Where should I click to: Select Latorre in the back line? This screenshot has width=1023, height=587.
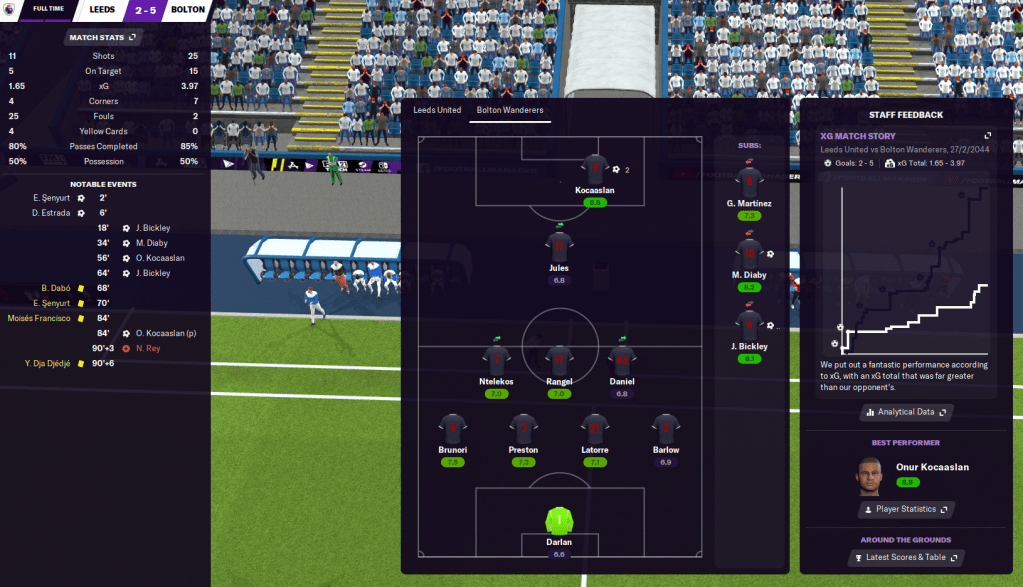595,429
